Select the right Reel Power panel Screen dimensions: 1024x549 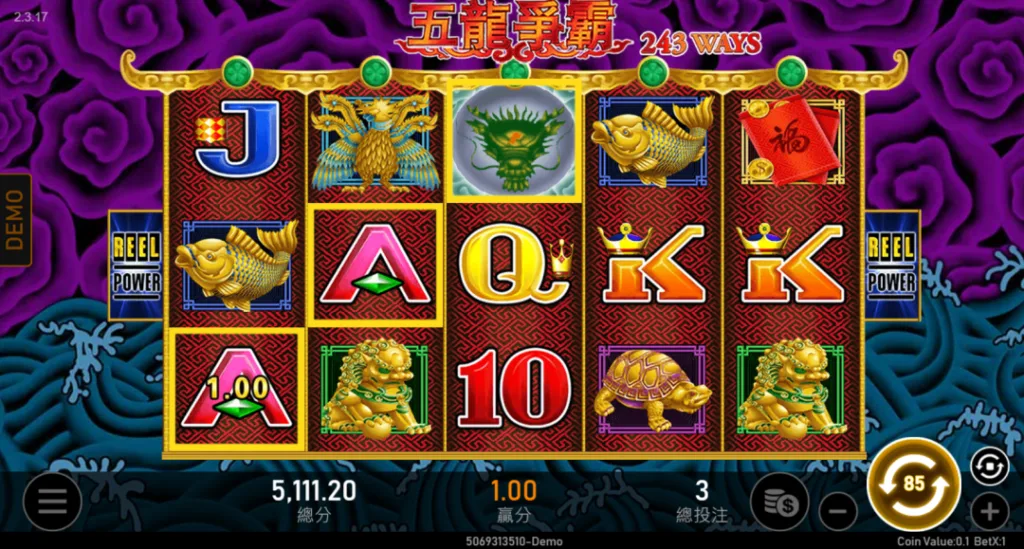pyautogui.click(x=892, y=264)
